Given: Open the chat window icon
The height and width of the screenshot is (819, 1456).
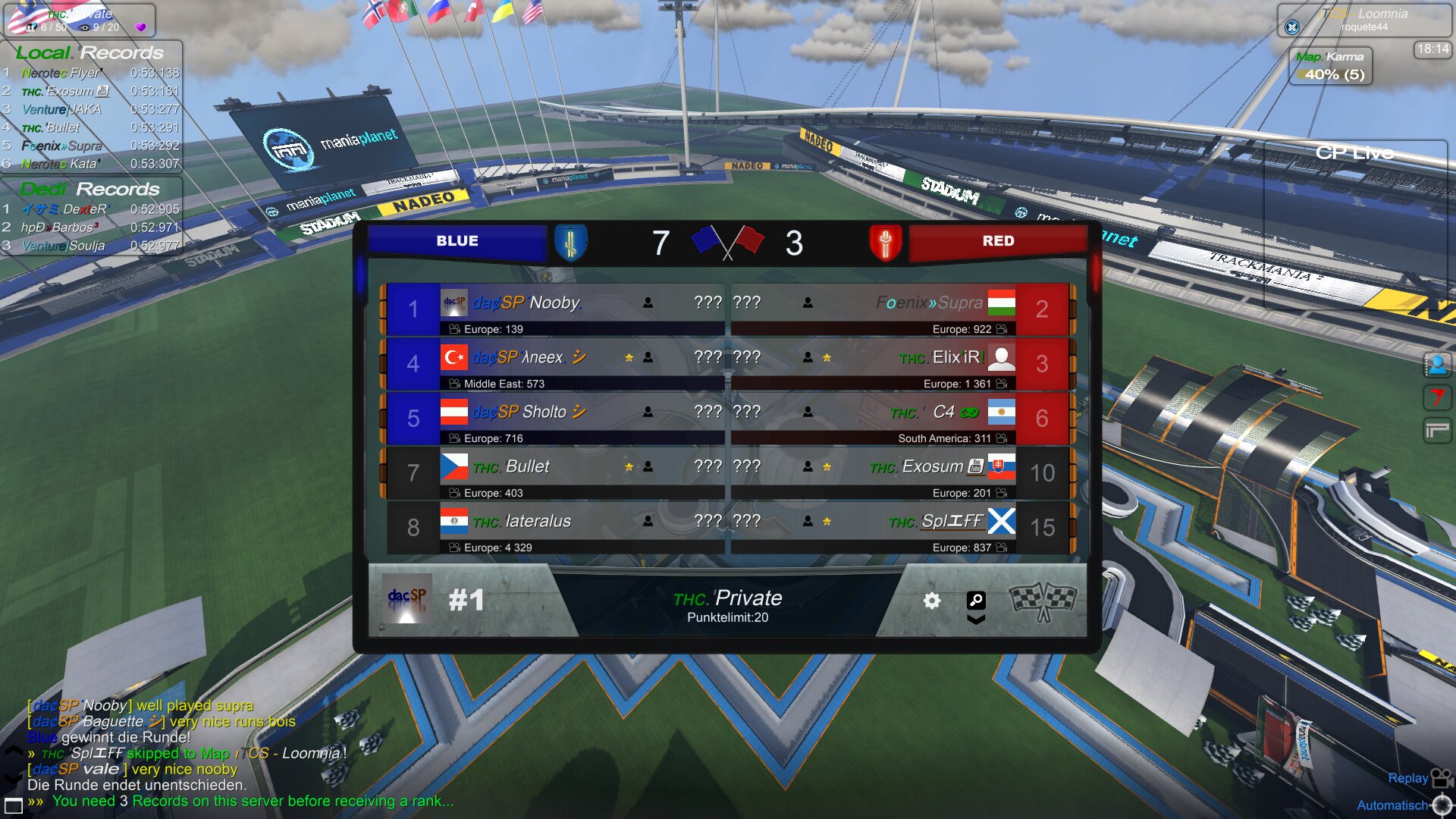Looking at the screenshot, I should pos(14,805).
